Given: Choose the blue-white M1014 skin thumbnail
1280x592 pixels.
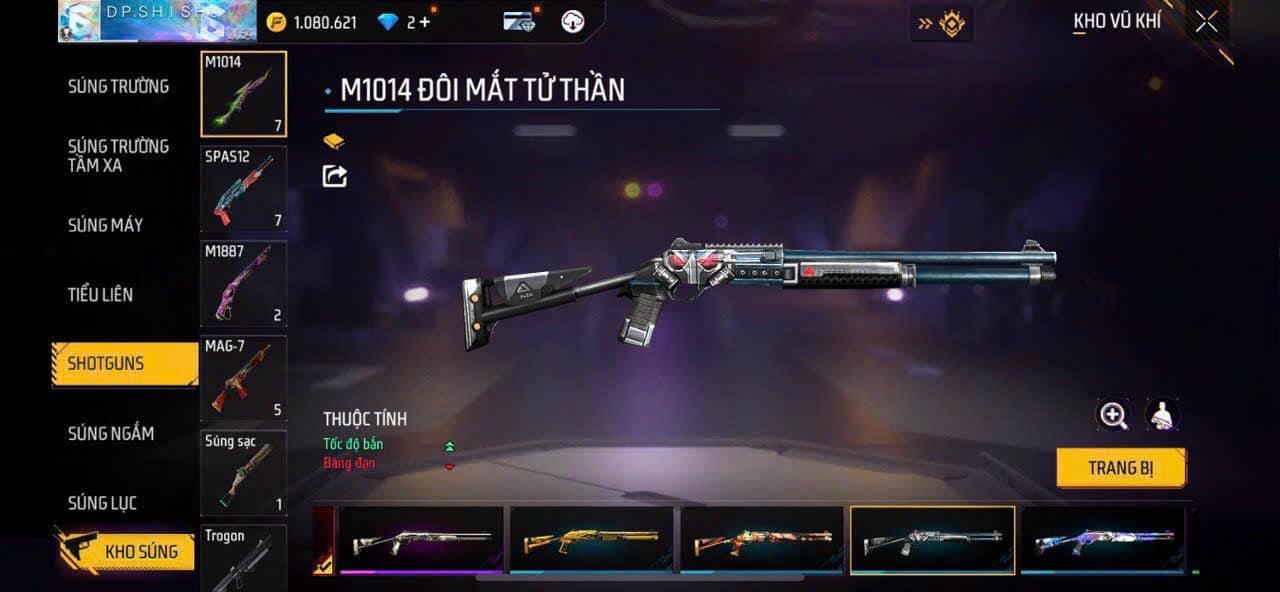Looking at the screenshot, I should [1102, 539].
